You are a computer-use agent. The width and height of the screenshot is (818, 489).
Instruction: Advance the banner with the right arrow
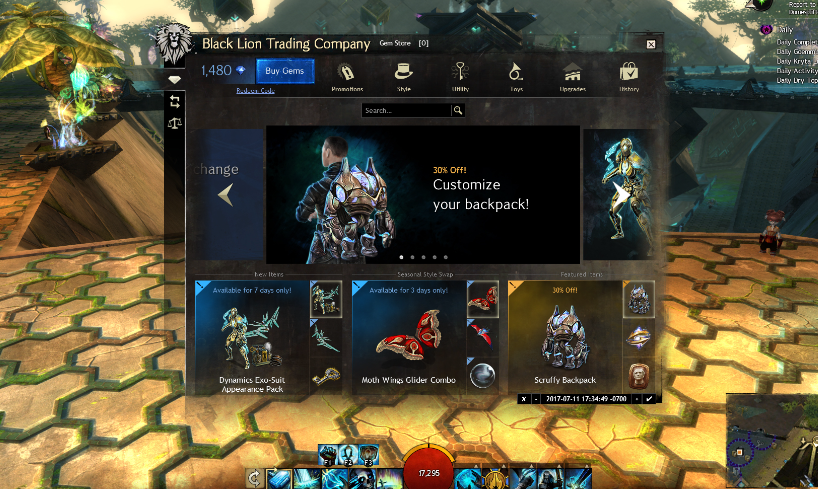pos(622,194)
